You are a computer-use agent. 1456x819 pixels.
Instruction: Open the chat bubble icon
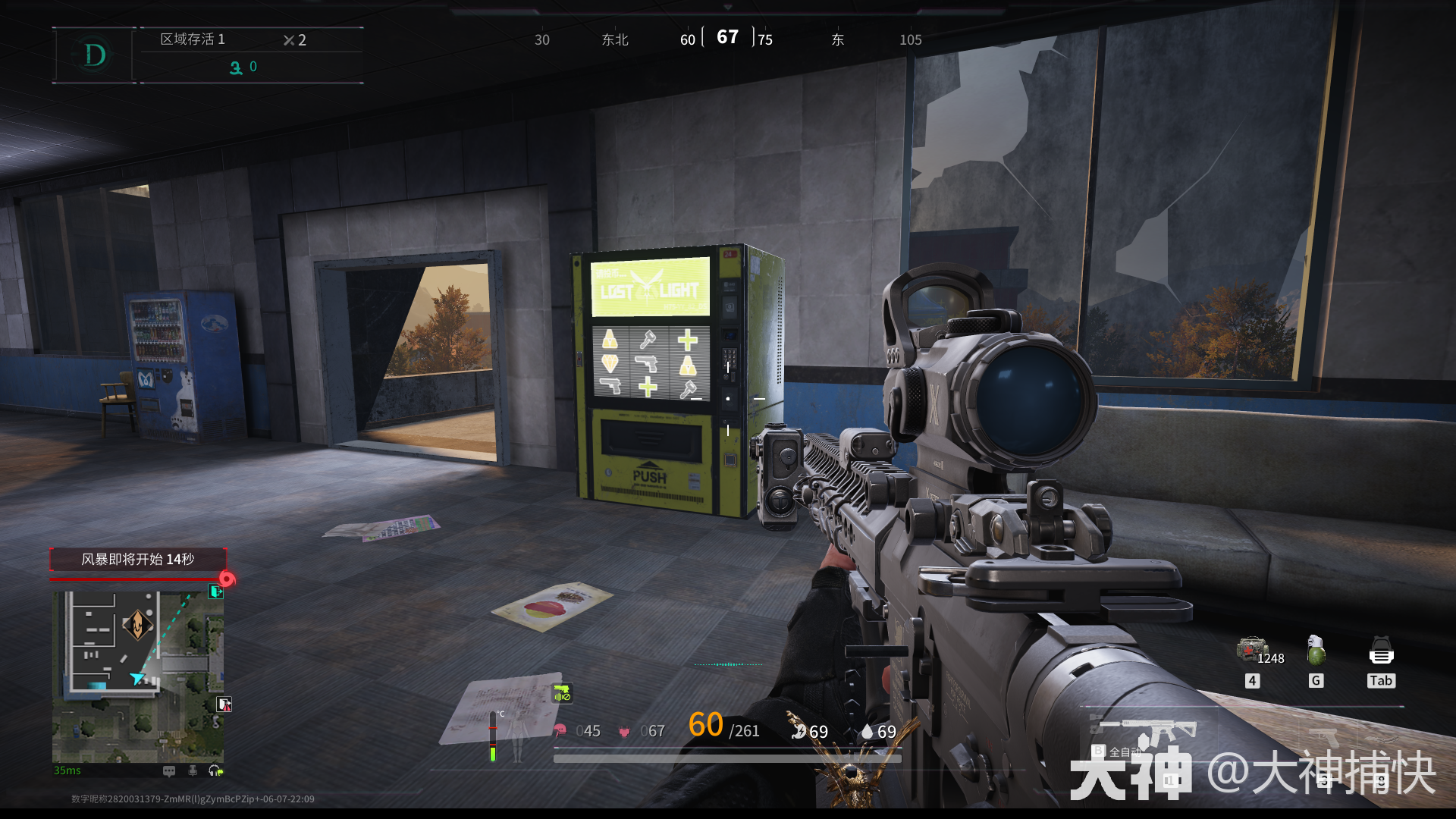[169, 771]
